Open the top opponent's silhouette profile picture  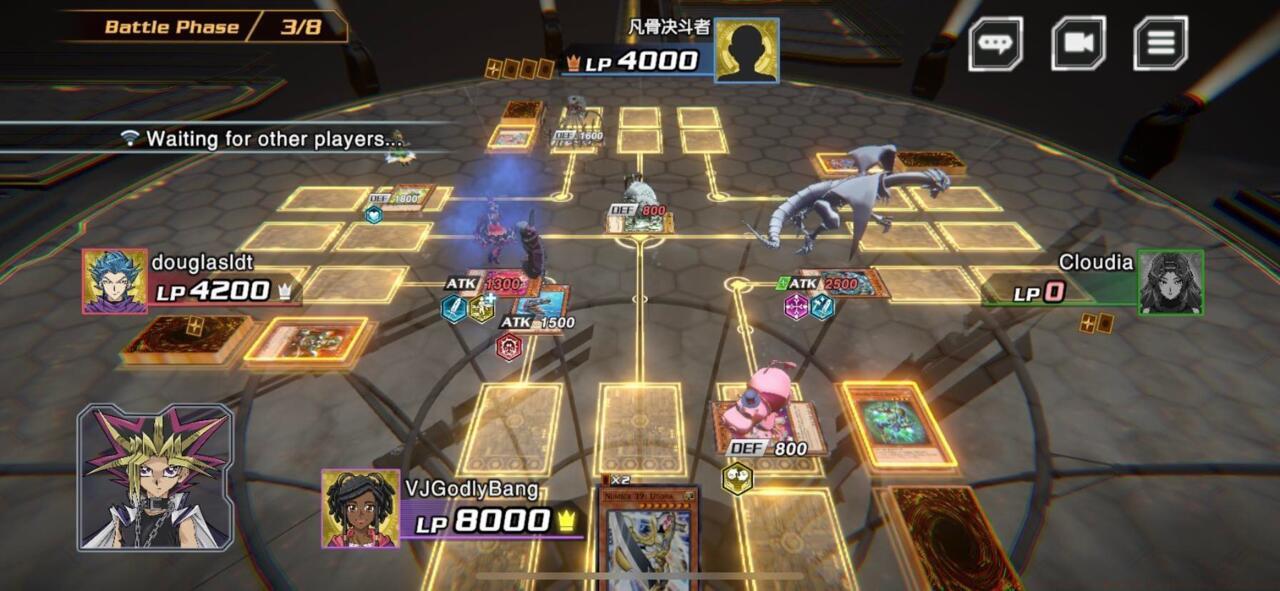pyautogui.click(x=747, y=50)
